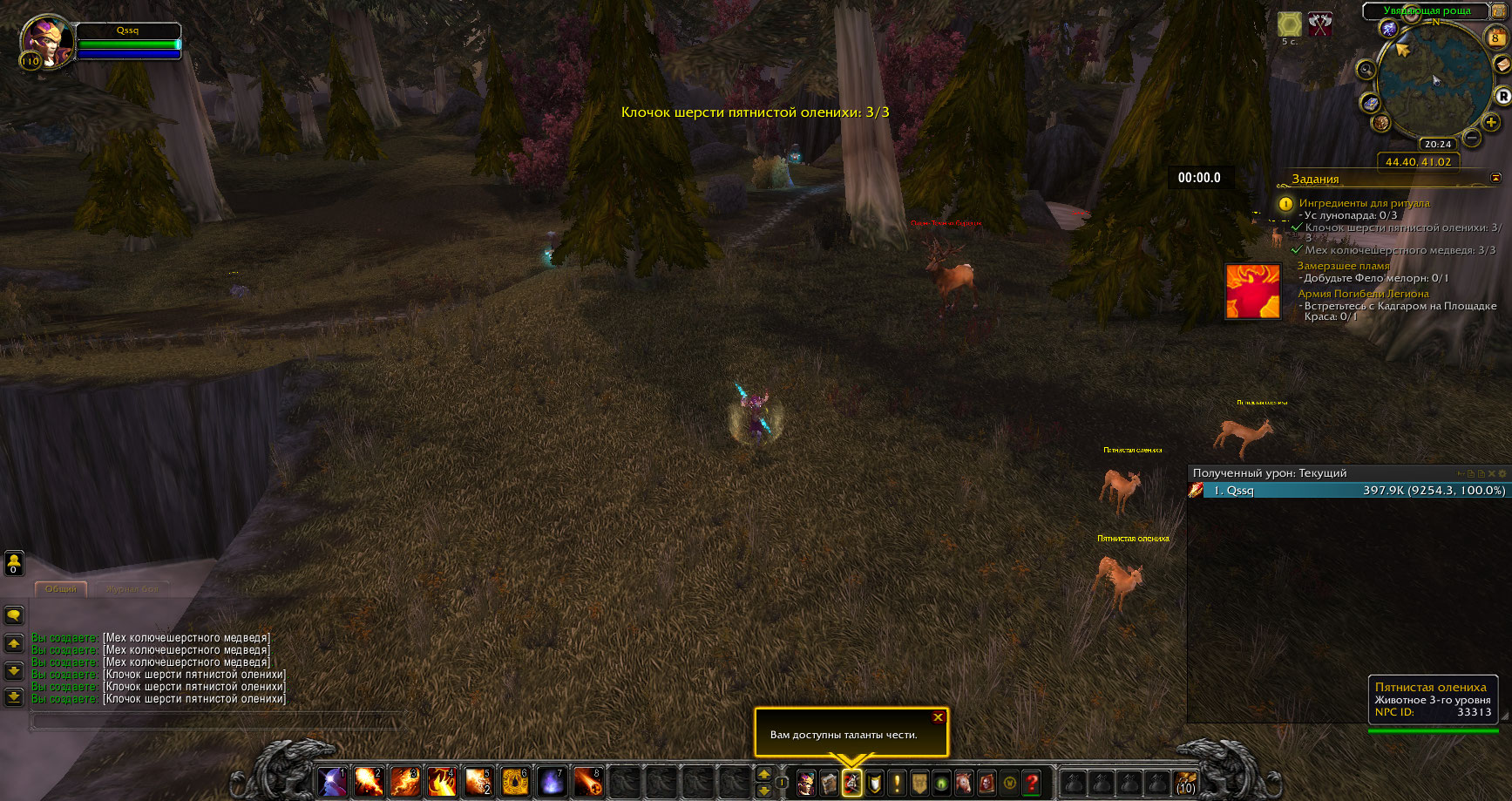The height and width of the screenshot is (801, 1512).
Task: Select the Армия Погибели Легиона quest
Action: (1363, 294)
